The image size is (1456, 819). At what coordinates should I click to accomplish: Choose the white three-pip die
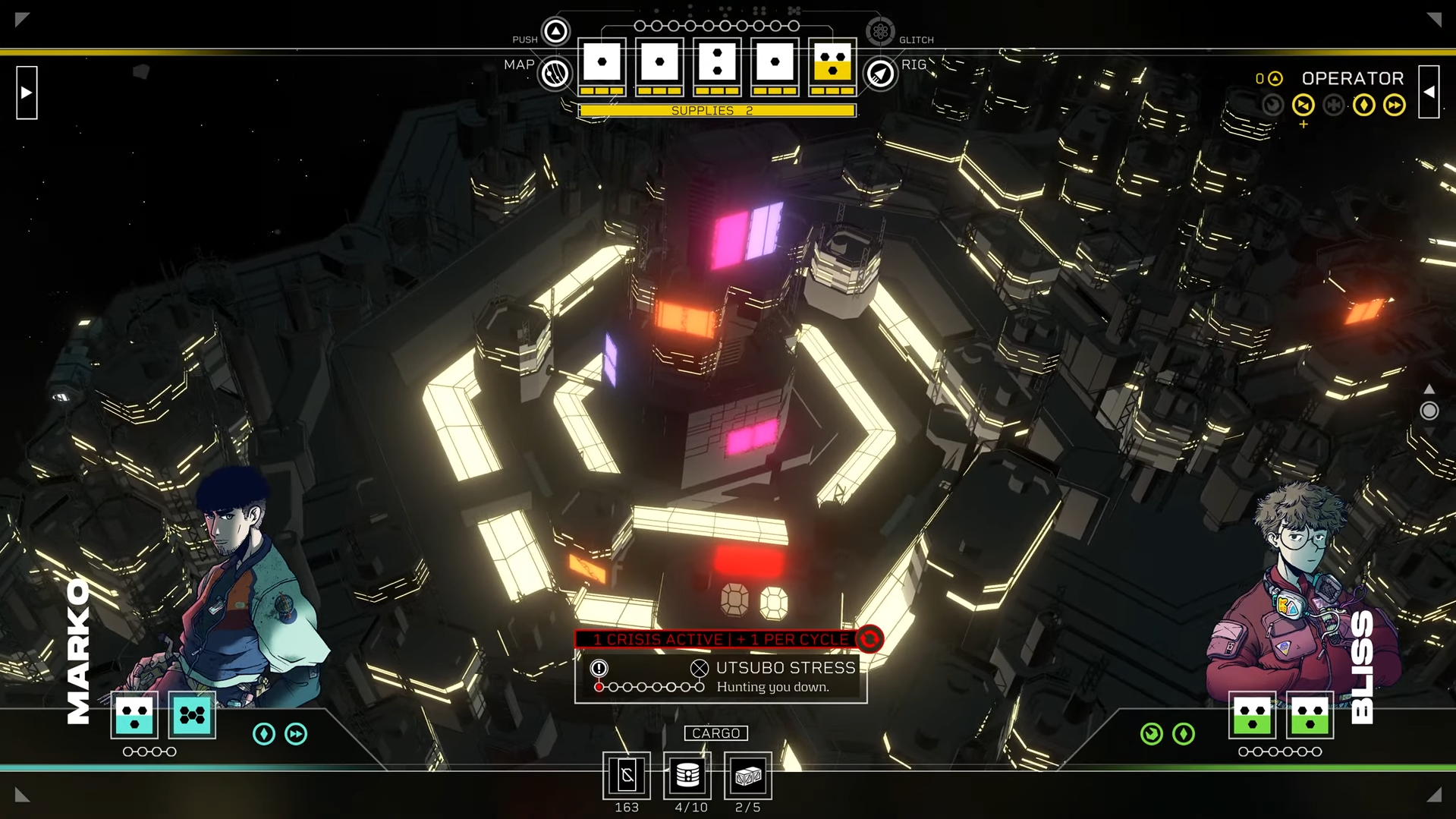click(717, 64)
